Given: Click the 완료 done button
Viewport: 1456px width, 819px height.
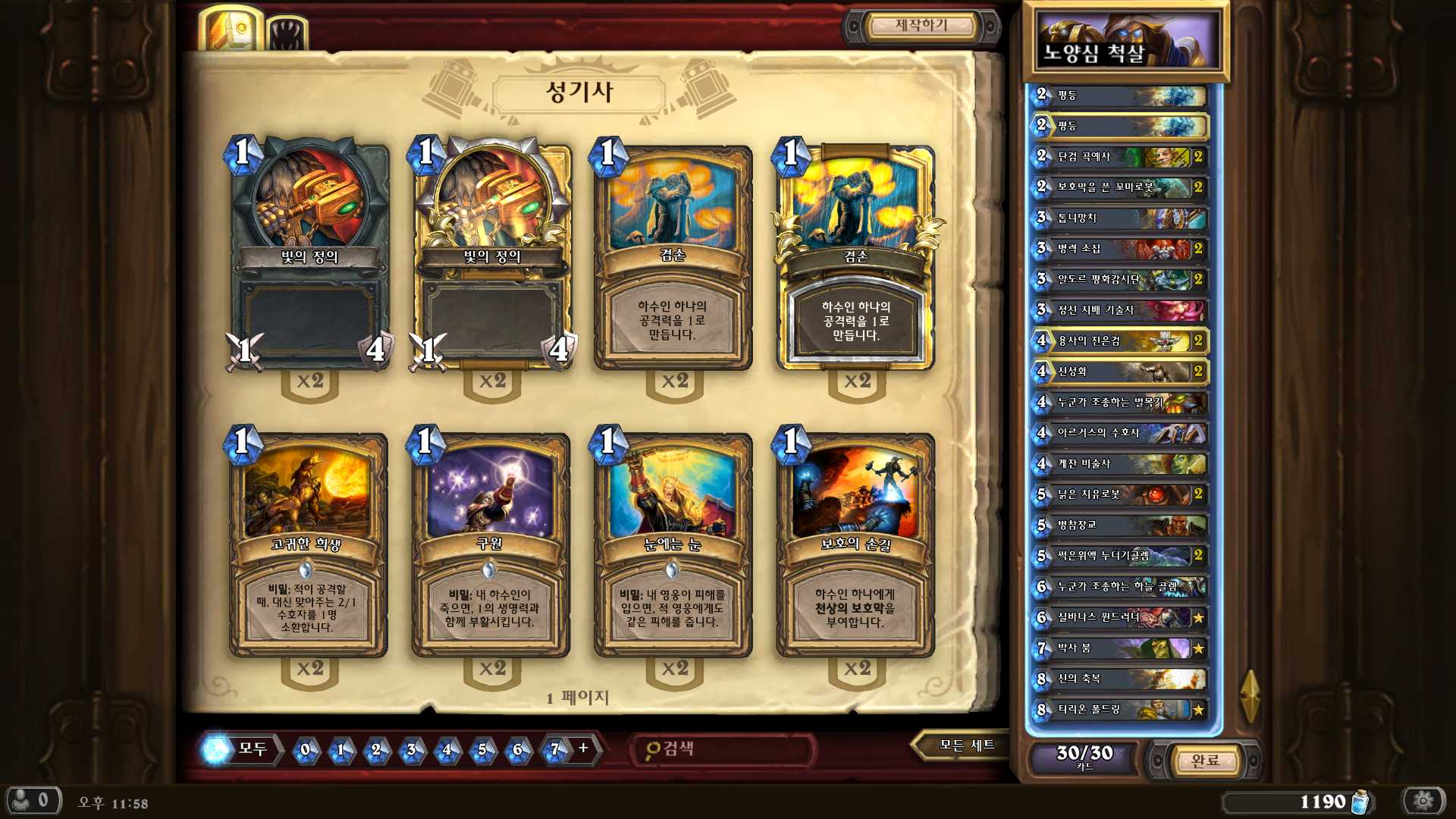Looking at the screenshot, I should (1204, 760).
